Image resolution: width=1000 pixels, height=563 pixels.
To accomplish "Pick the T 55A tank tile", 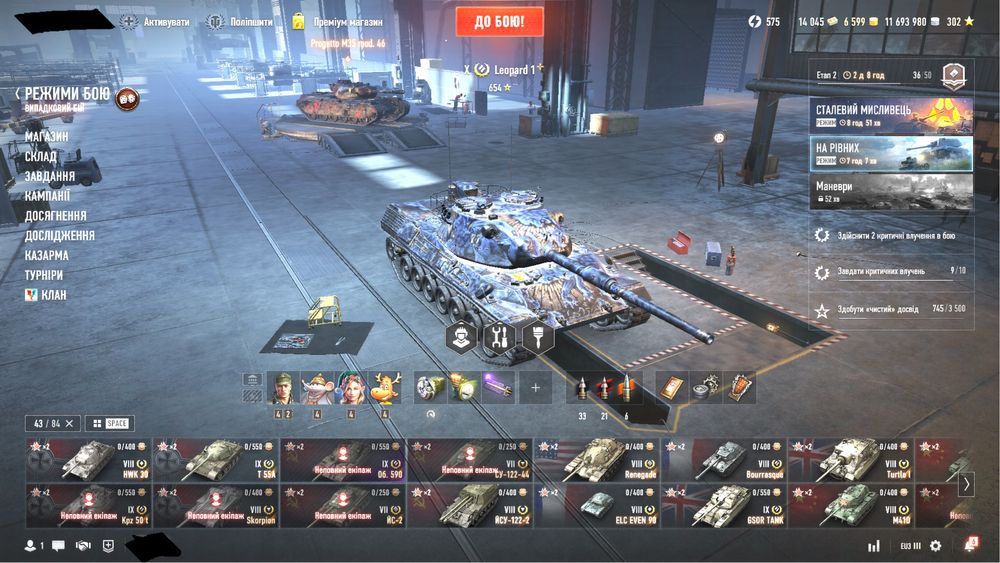I will [215, 460].
